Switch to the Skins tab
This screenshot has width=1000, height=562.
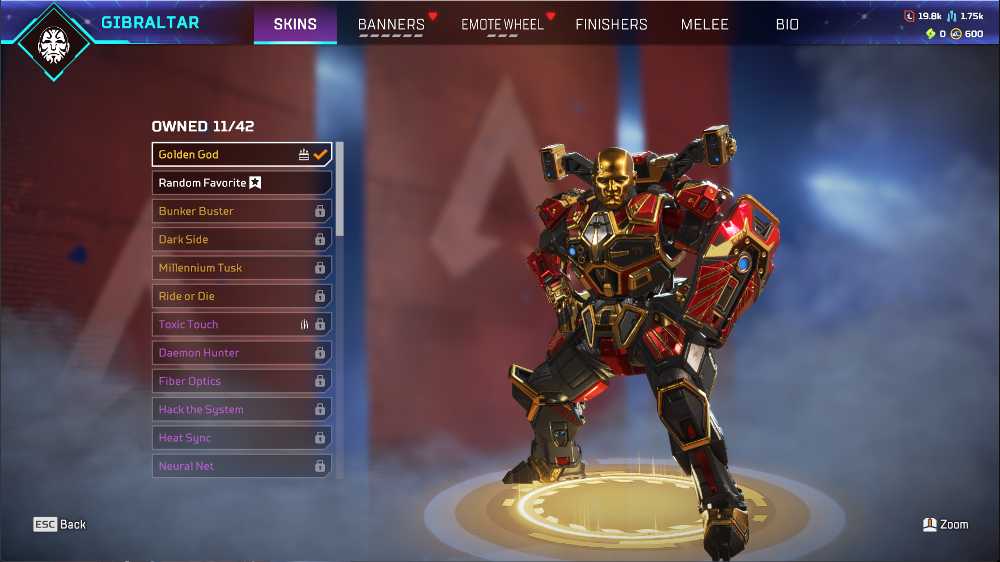tap(295, 24)
